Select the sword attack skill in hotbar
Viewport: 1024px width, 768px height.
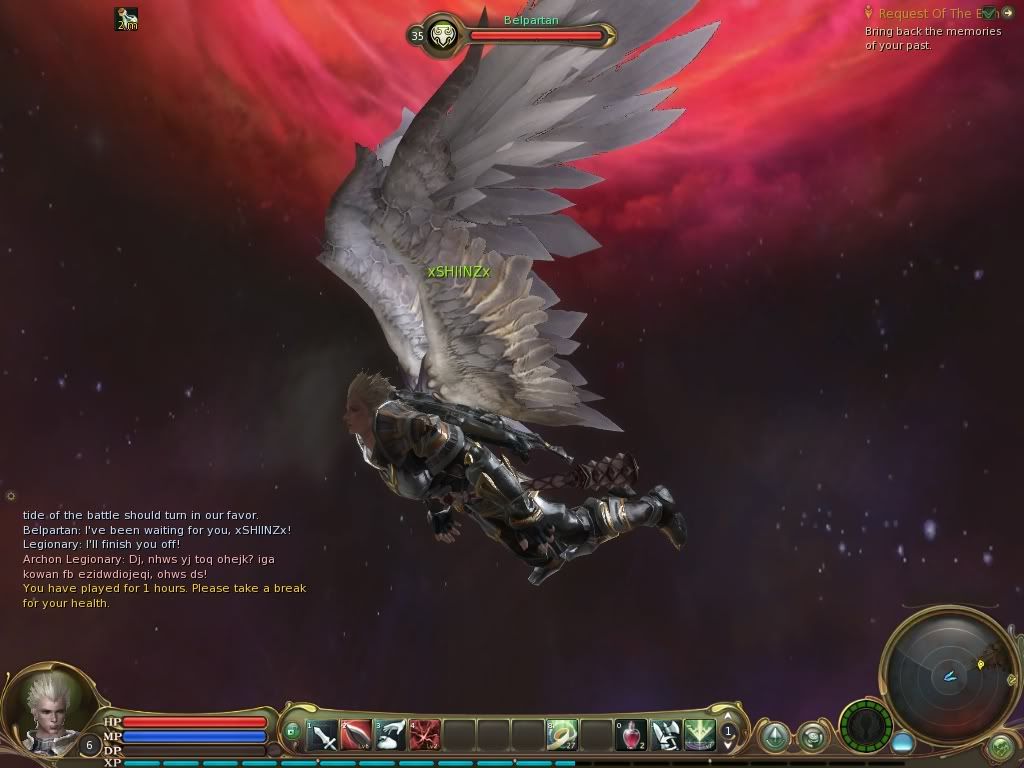(x=322, y=736)
